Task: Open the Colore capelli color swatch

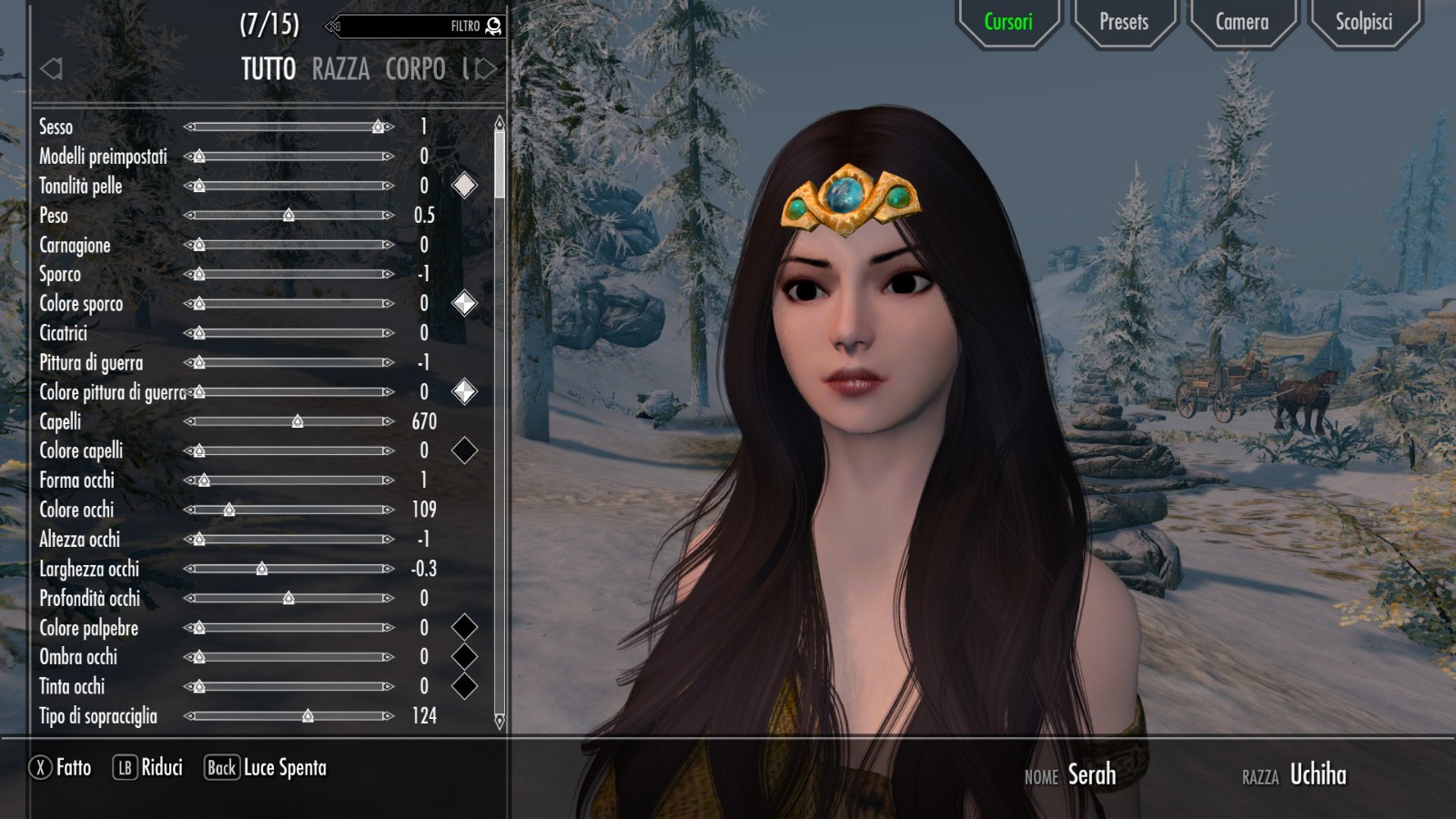Action: 464,450
